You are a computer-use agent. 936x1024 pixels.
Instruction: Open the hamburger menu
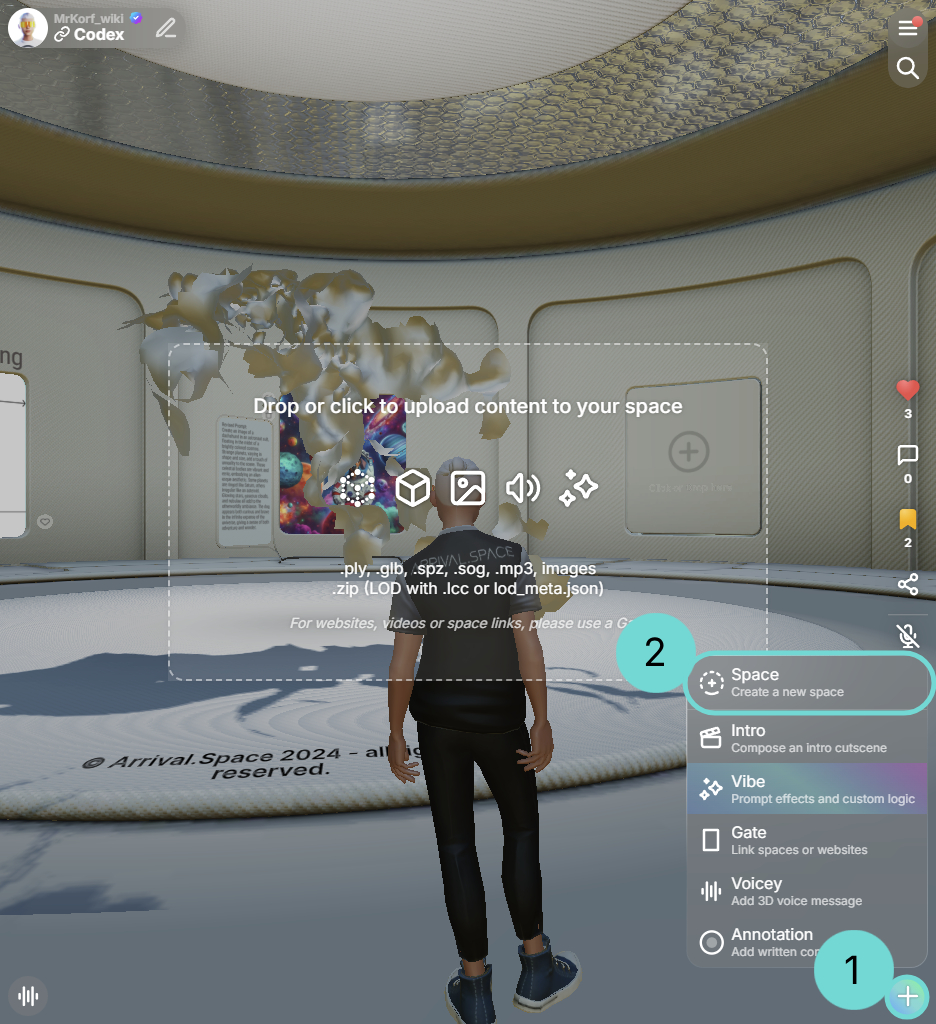908,29
